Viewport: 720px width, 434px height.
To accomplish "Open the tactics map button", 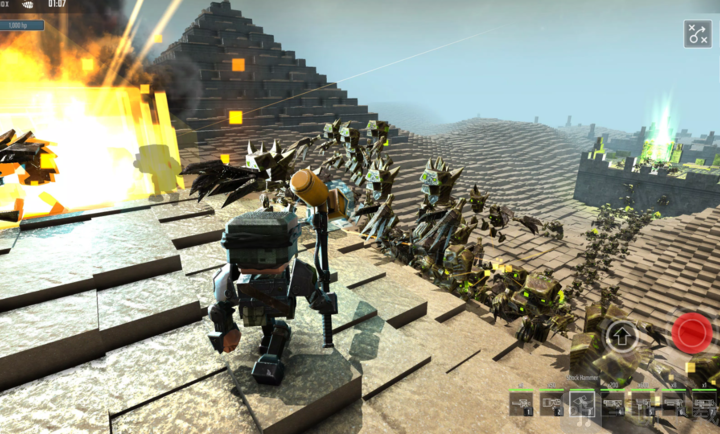I will 697,34.
